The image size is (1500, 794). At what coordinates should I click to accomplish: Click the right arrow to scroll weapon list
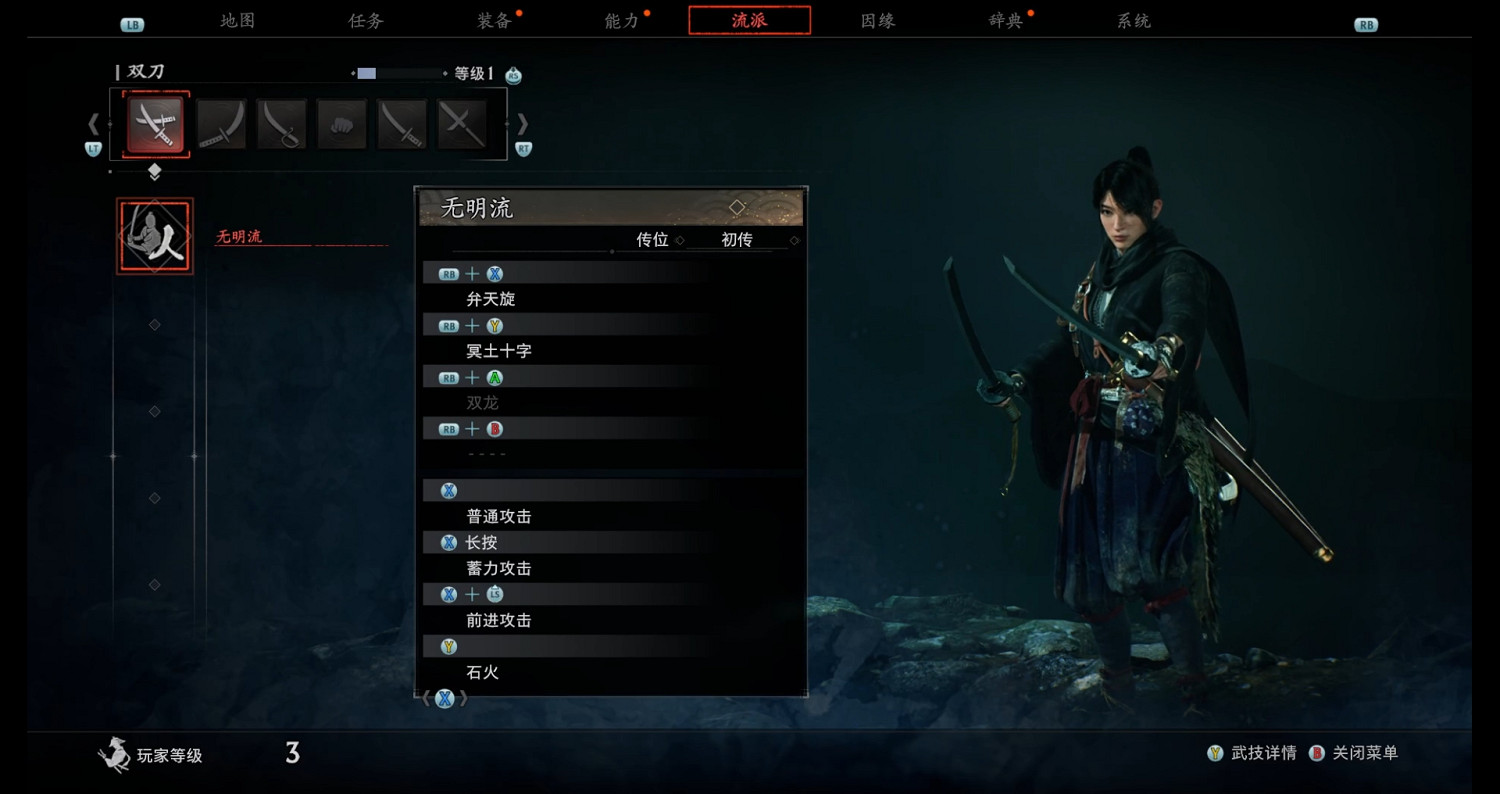click(523, 123)
